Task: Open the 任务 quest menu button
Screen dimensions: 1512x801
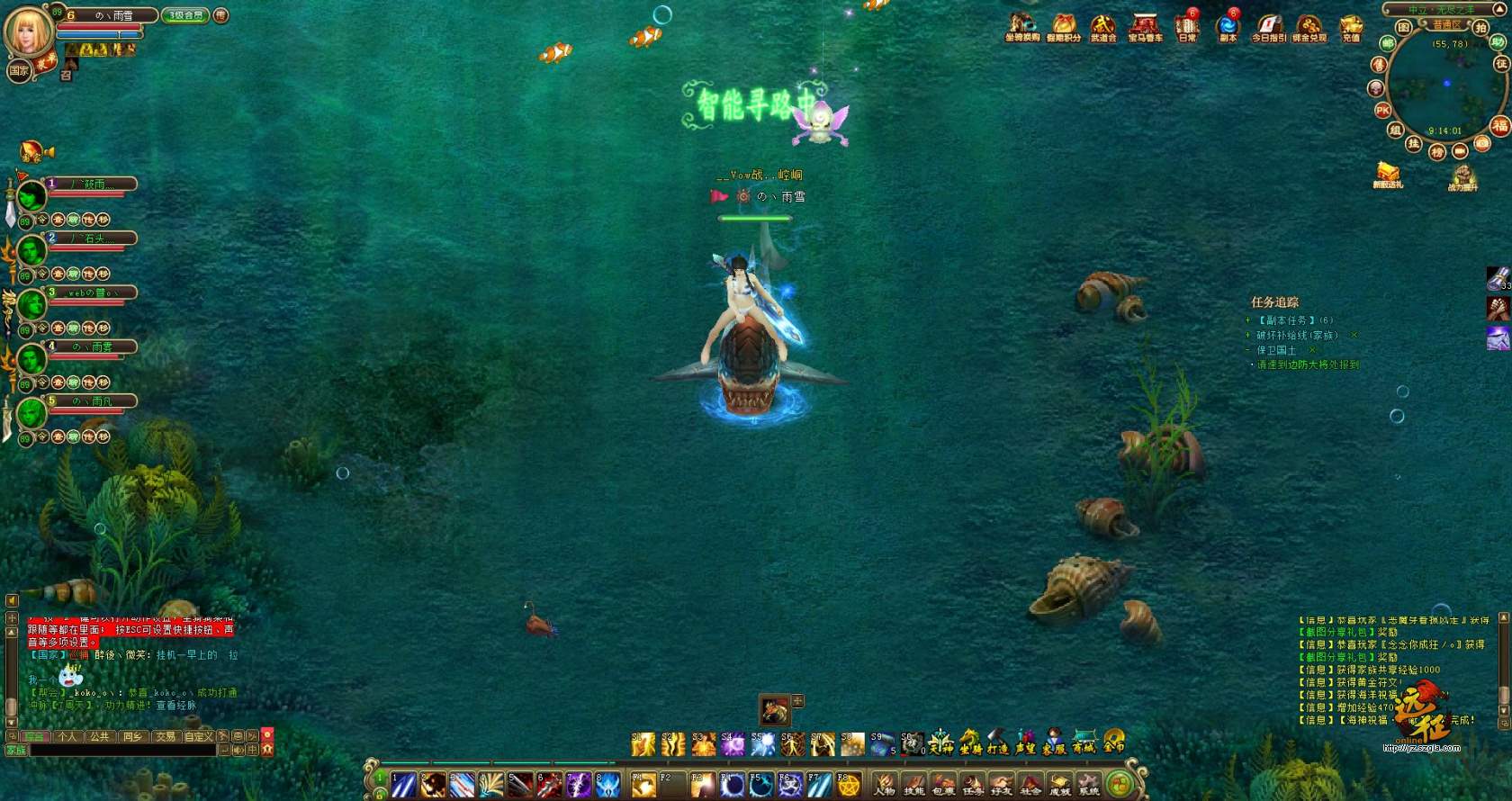Action: click(972, 785)
